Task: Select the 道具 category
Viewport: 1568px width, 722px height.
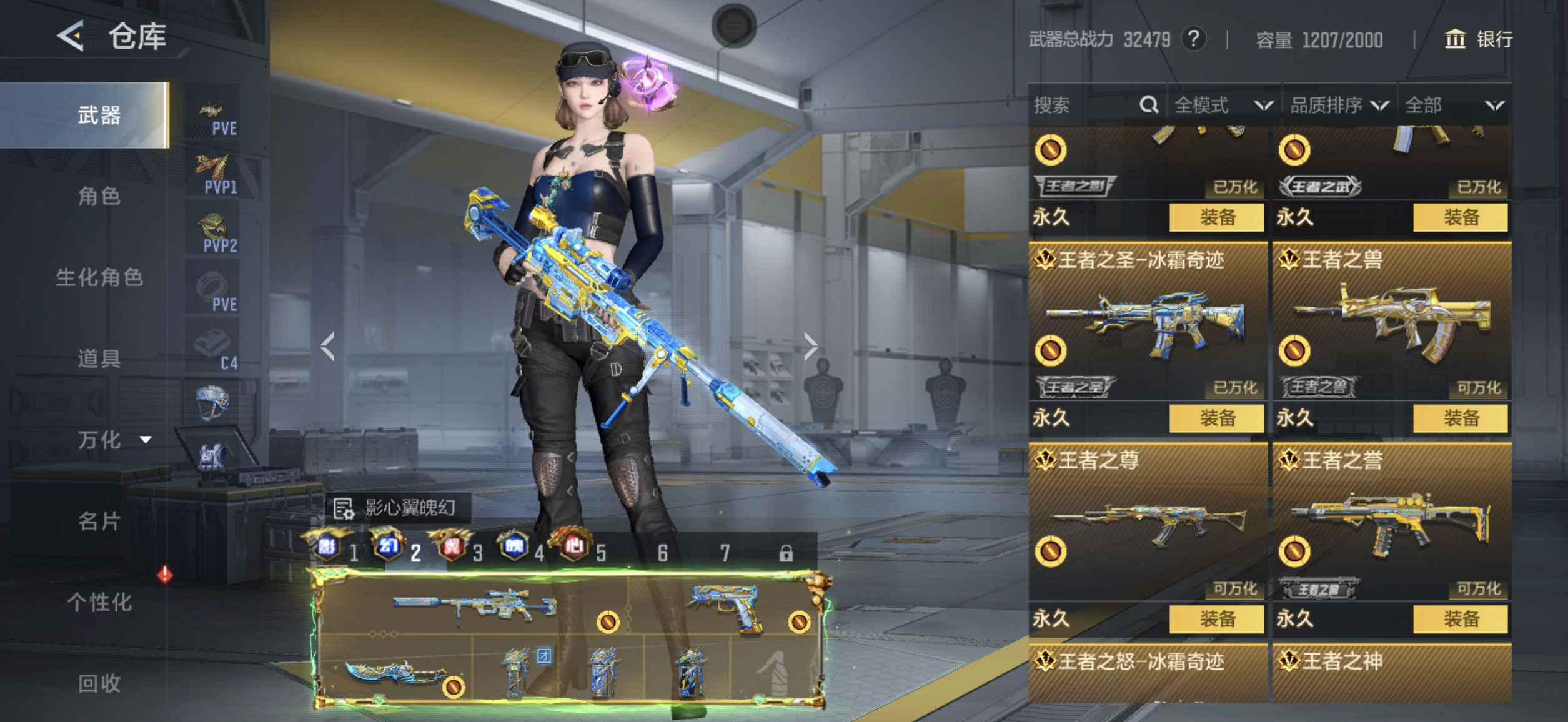Action: (99, 359)
